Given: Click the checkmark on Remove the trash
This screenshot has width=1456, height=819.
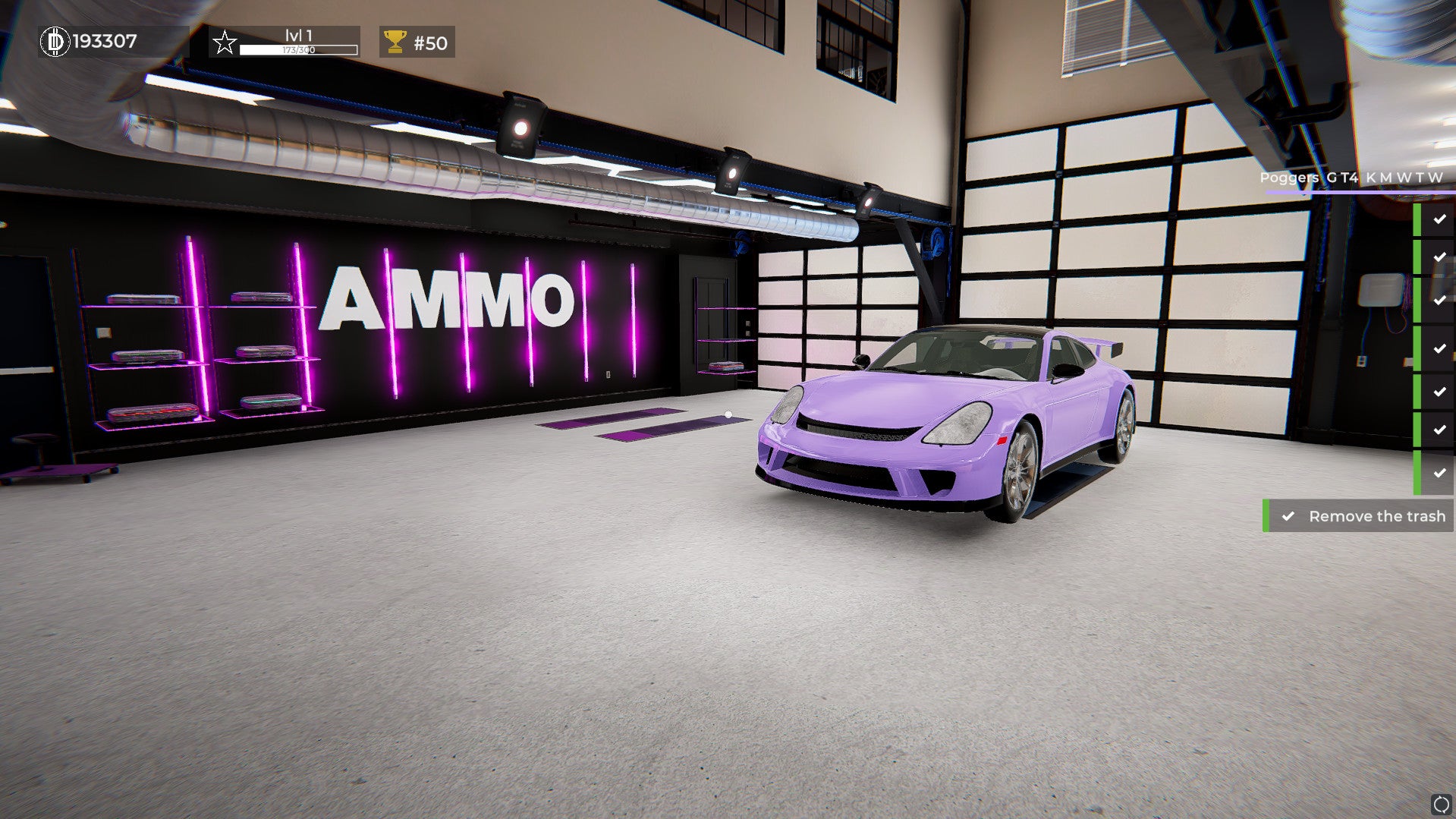Looking at the screenshot, I should [x=1288, y=515].
